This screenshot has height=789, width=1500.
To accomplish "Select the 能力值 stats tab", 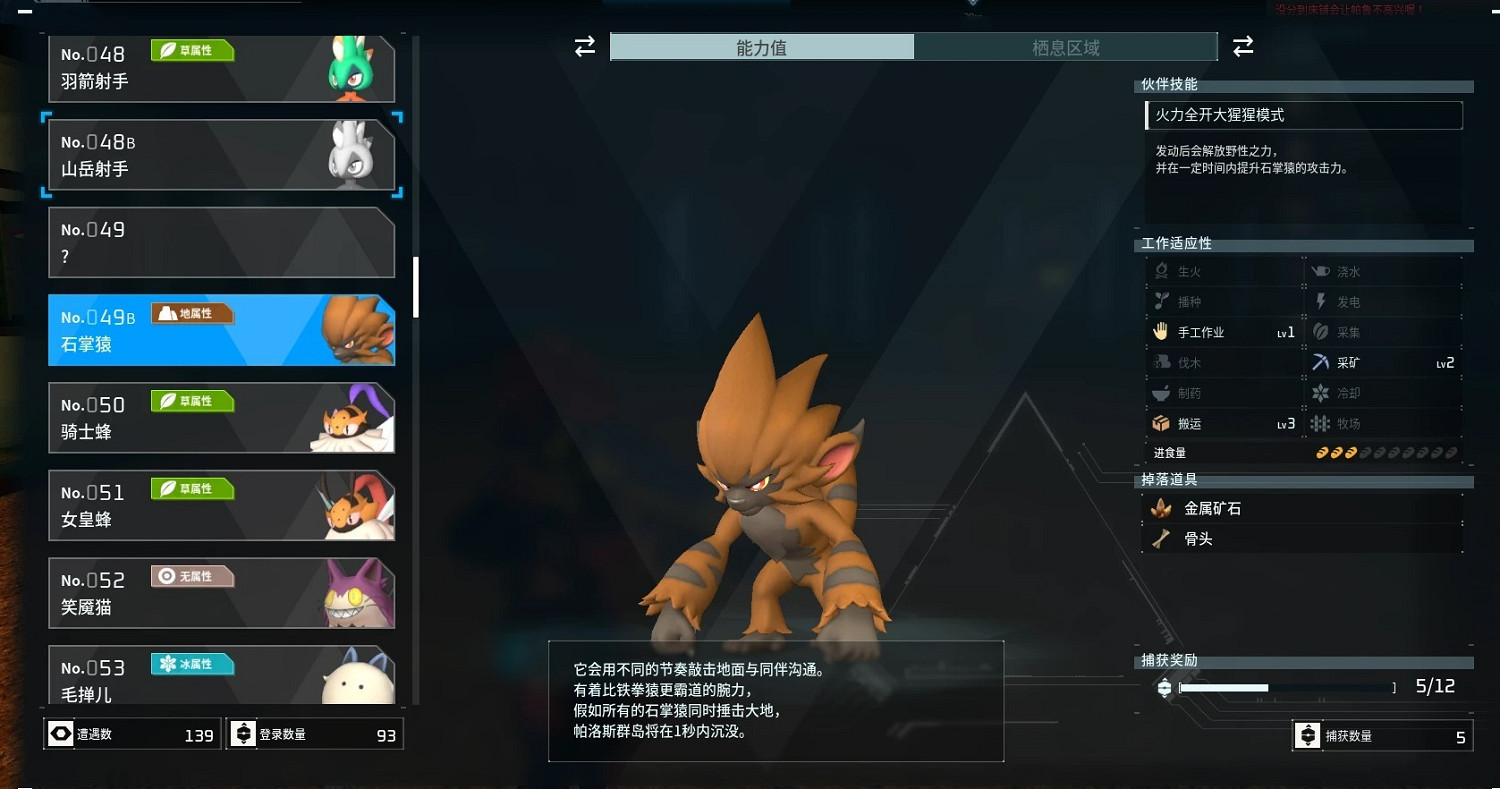I will click(x=763, y=46).
